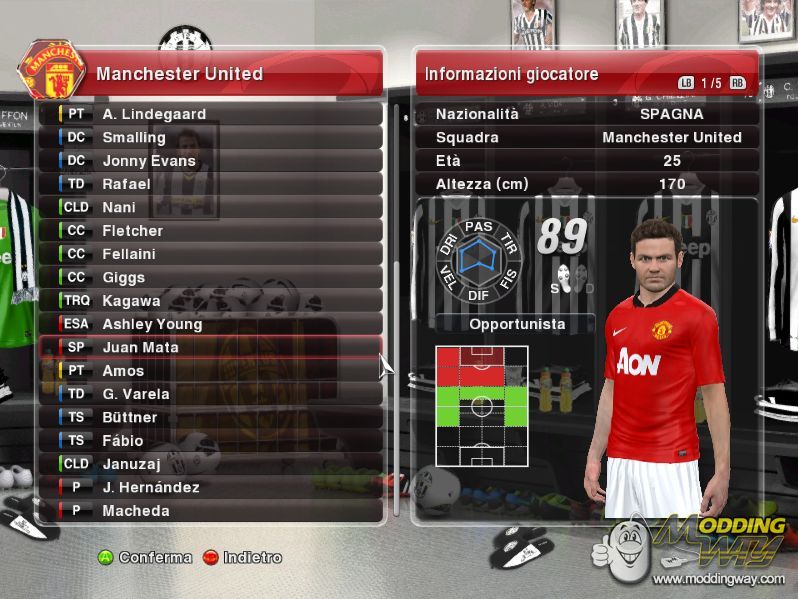
Task: Choose the Fletcher player row
Action: tap(210, 230)
